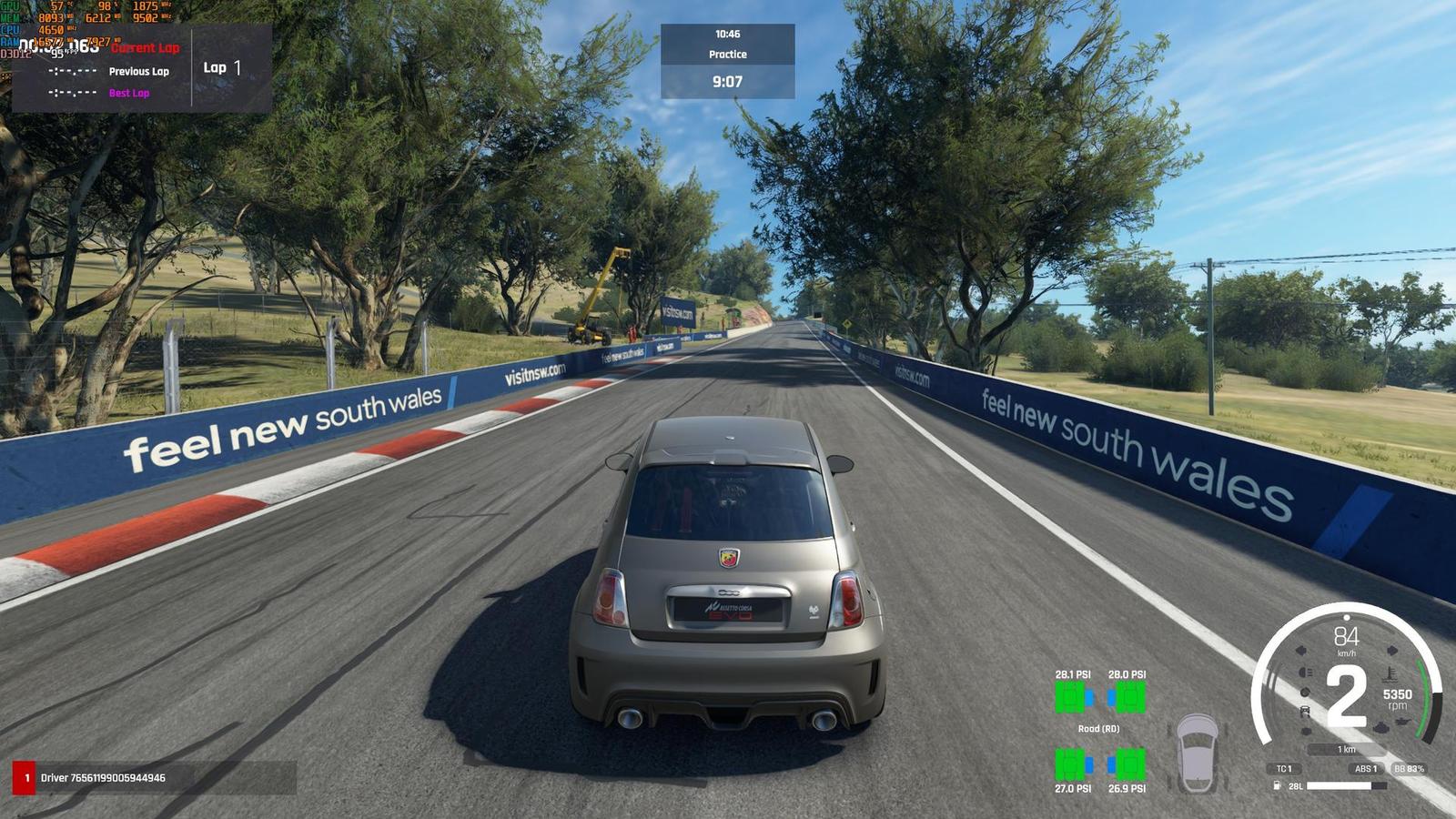Click the right turn signal arrow icon
This screenshot has height=819, width=1456.
click(1391, 651)
